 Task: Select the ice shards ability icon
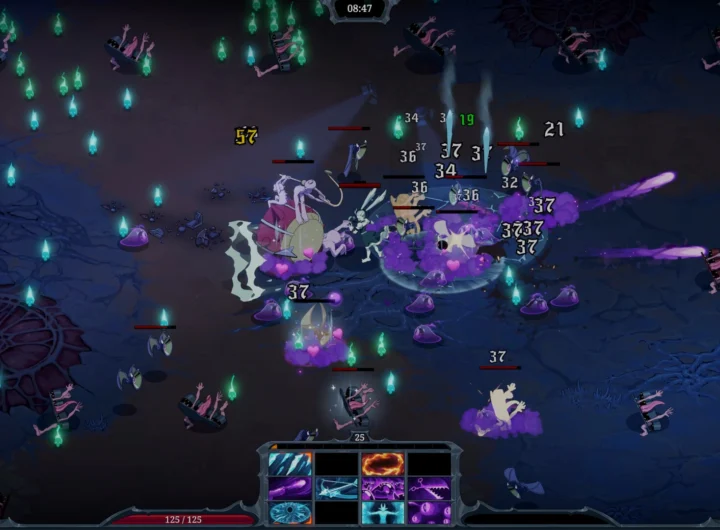[x=289, y=464]
